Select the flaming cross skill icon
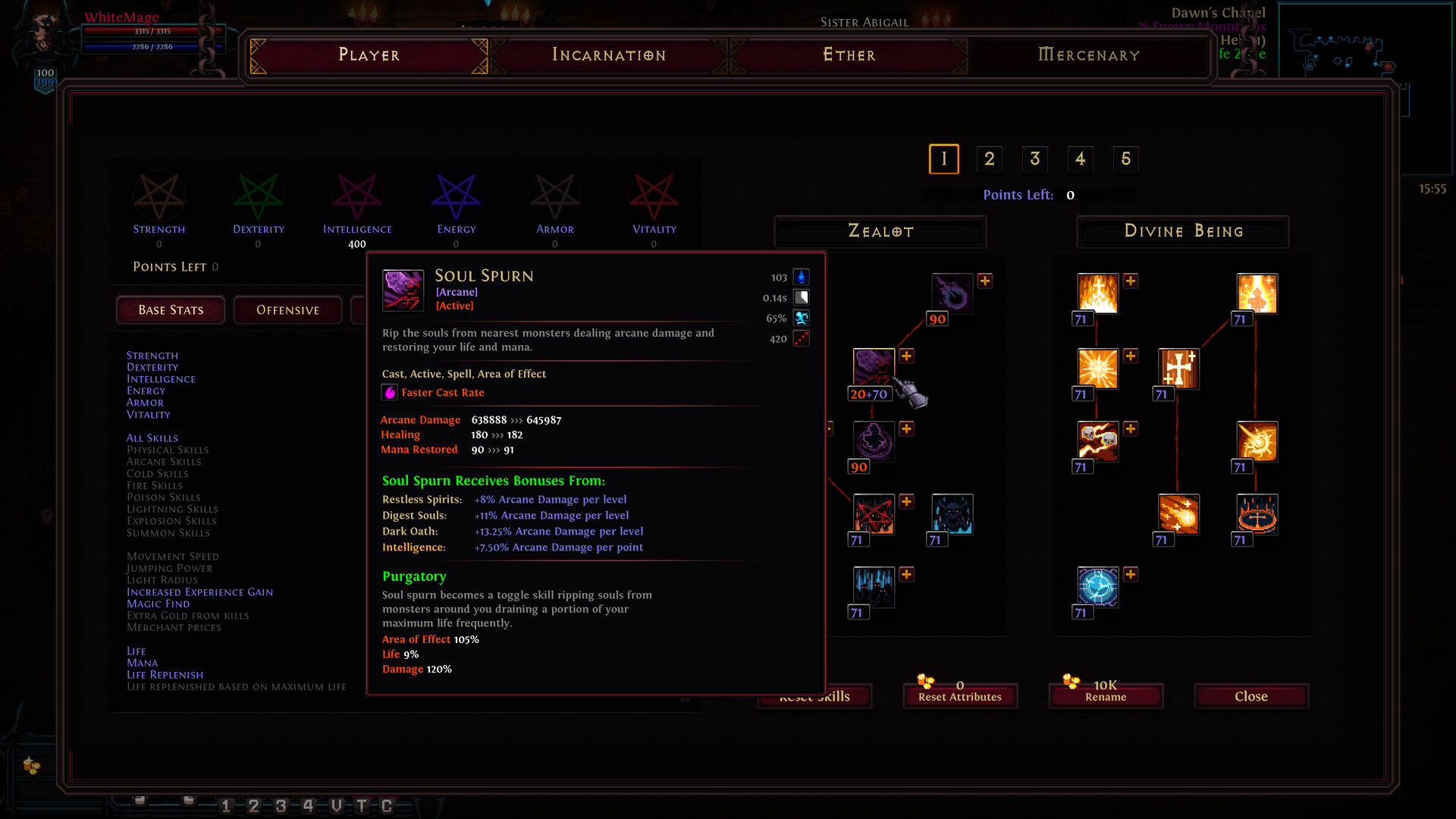 point(1098,293)
